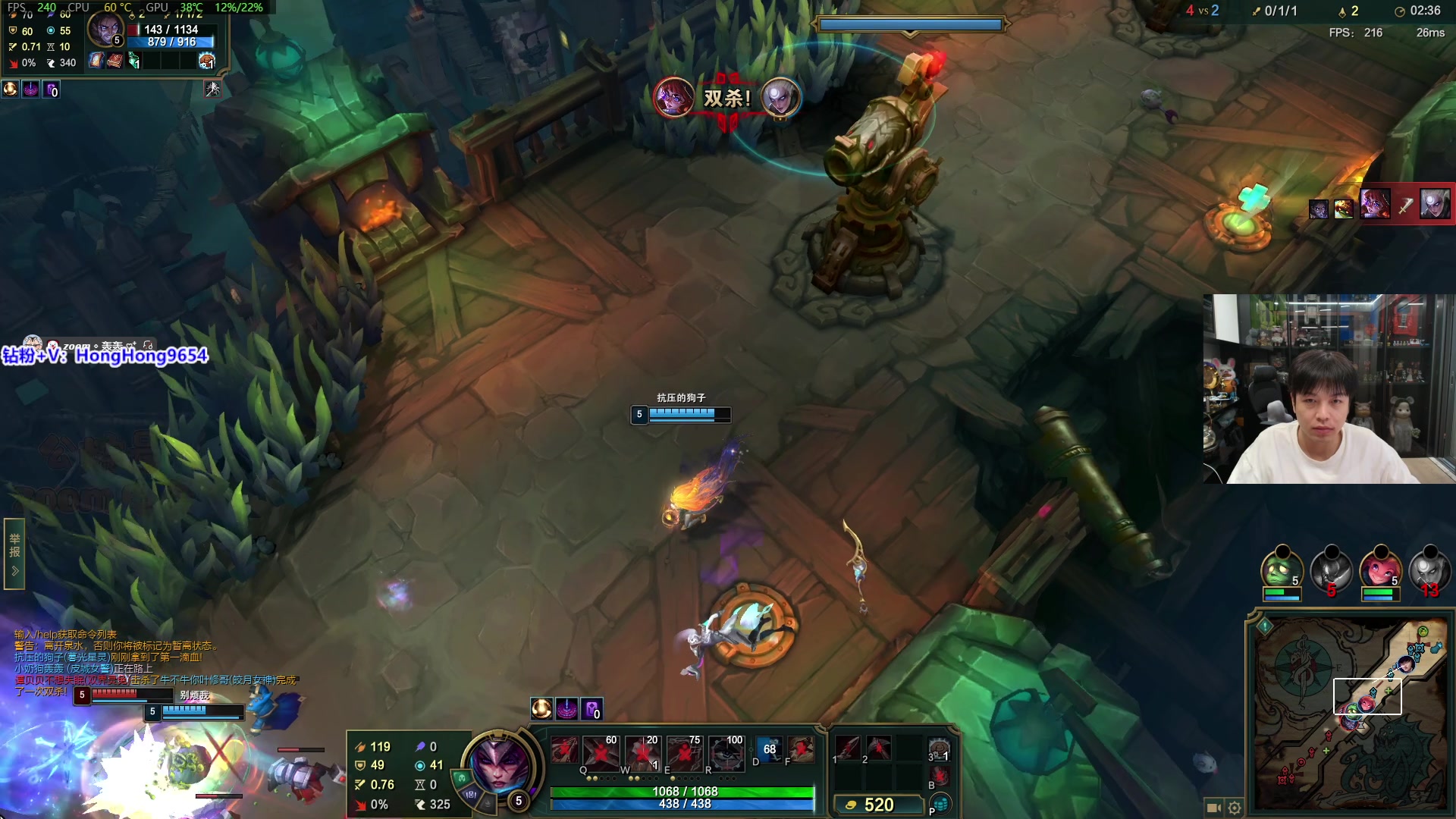Image resolution: width=1456 pixels, height=819 pixels.
Task: Click the D summoner spell on cooldown
Action: 769,749
